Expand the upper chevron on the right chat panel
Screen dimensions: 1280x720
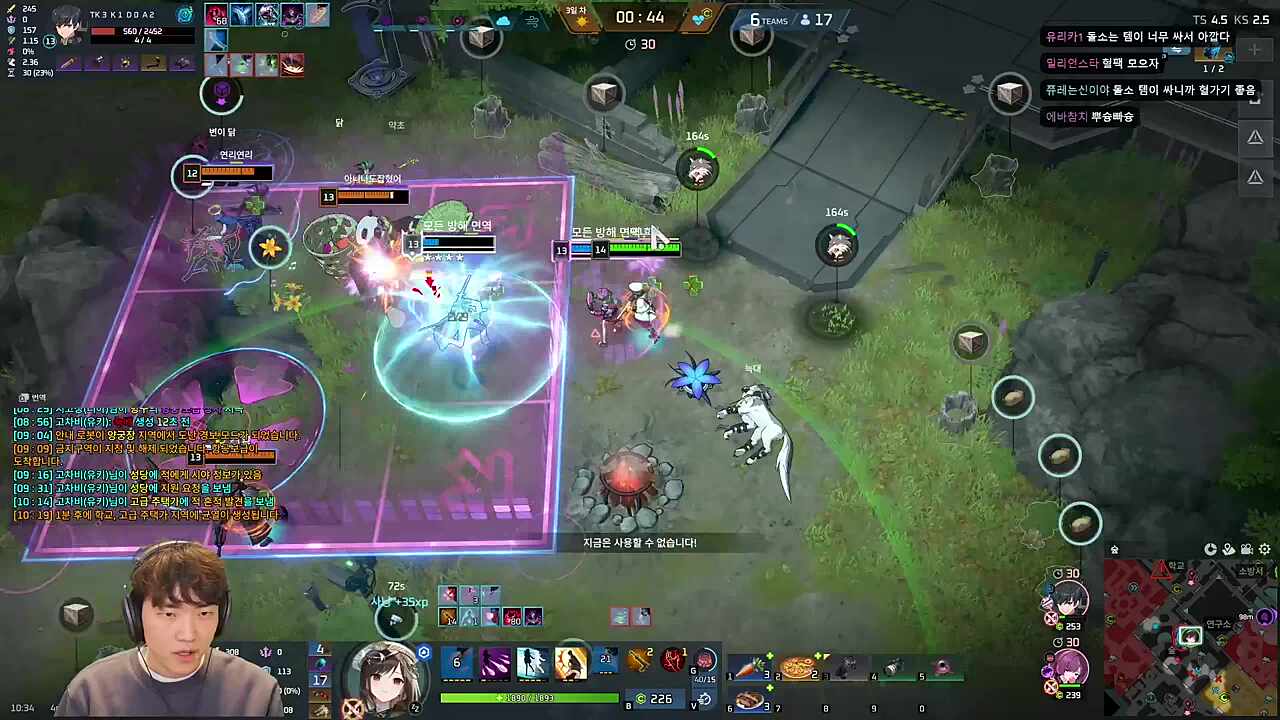click(1255, 137)
